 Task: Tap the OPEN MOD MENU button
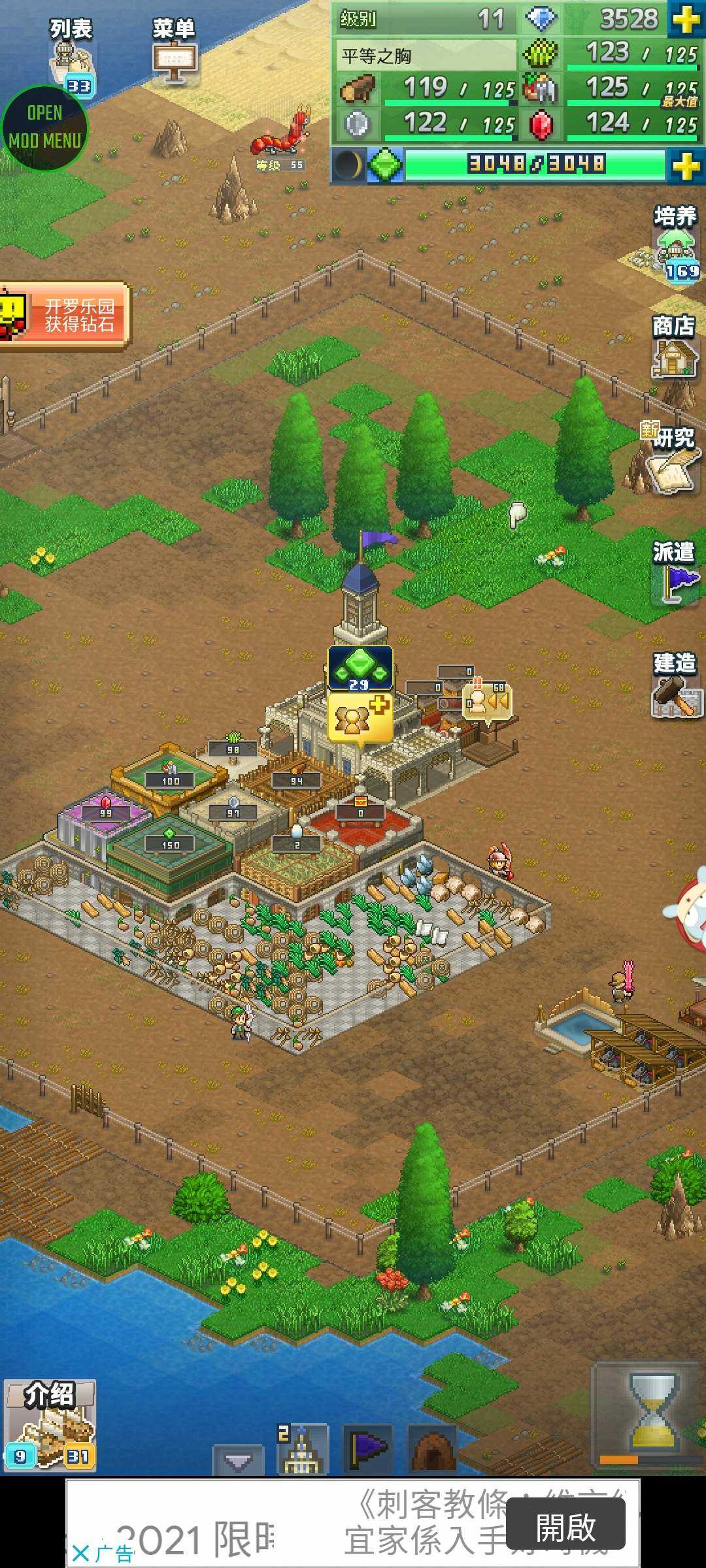(x=44, y=127)
